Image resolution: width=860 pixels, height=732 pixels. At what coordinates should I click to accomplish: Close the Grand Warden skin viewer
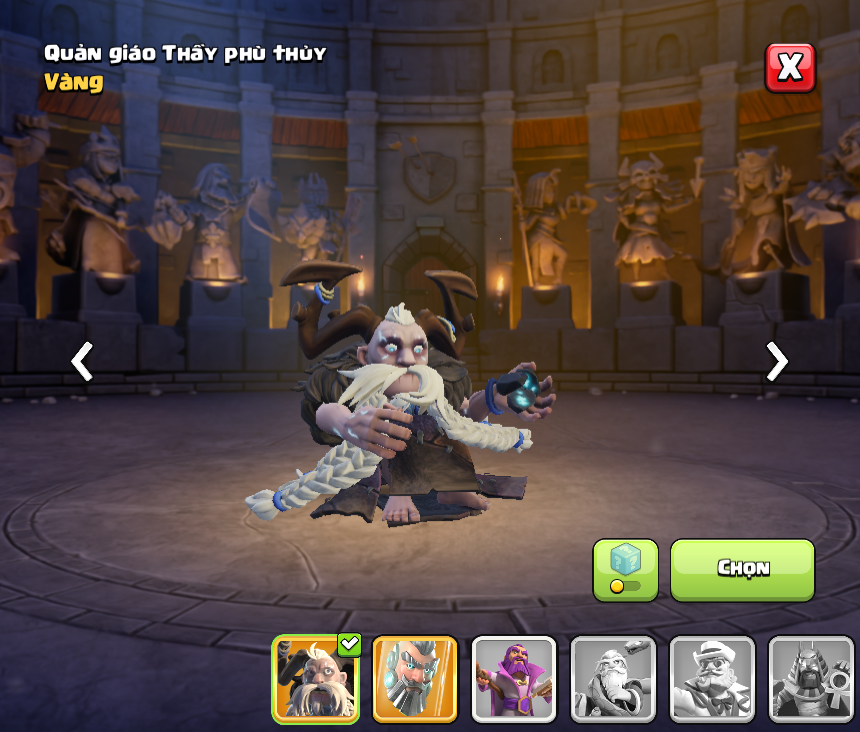[x=790, y=68]
